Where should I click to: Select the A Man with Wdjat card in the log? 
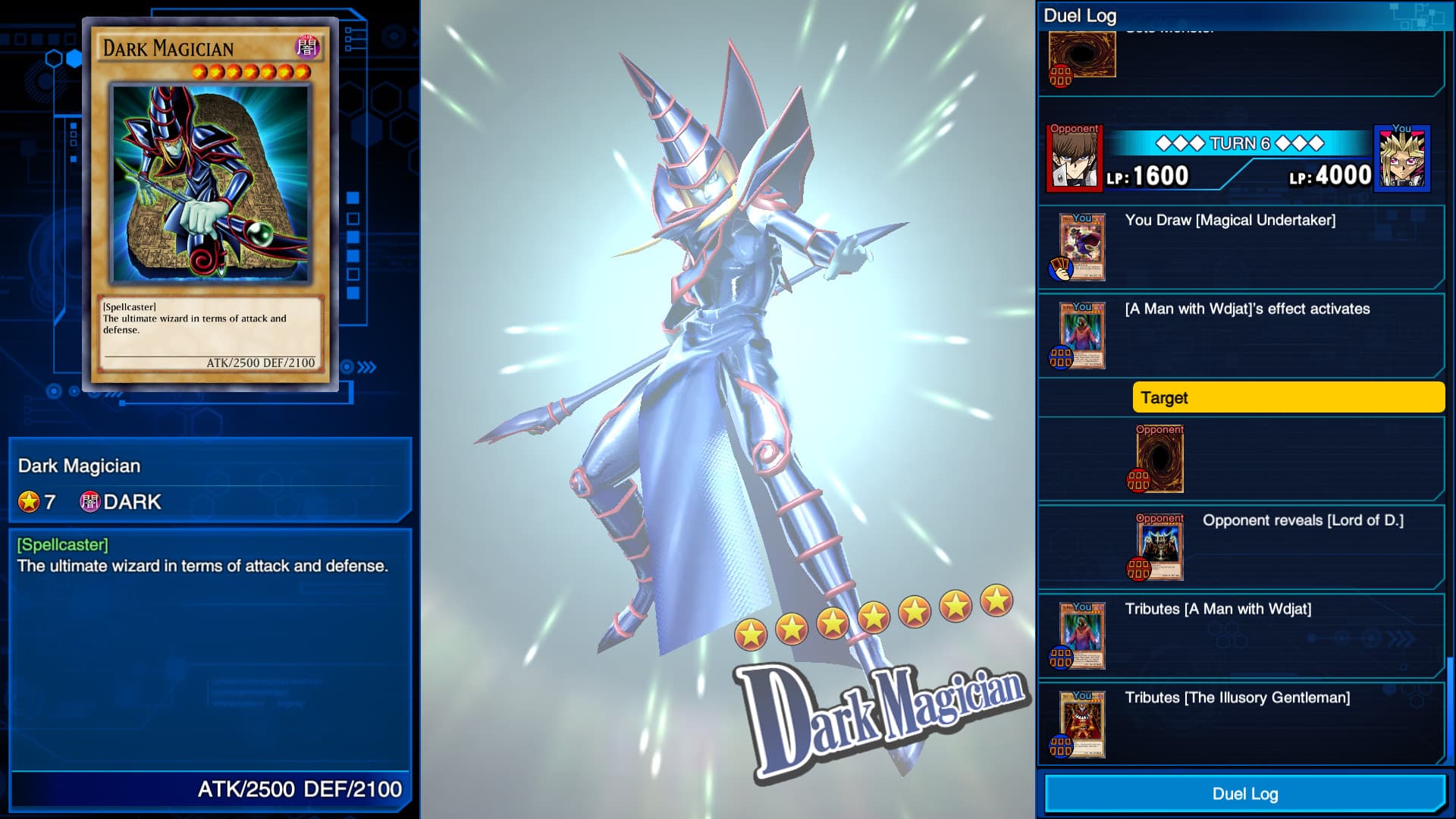[1082, 334]
